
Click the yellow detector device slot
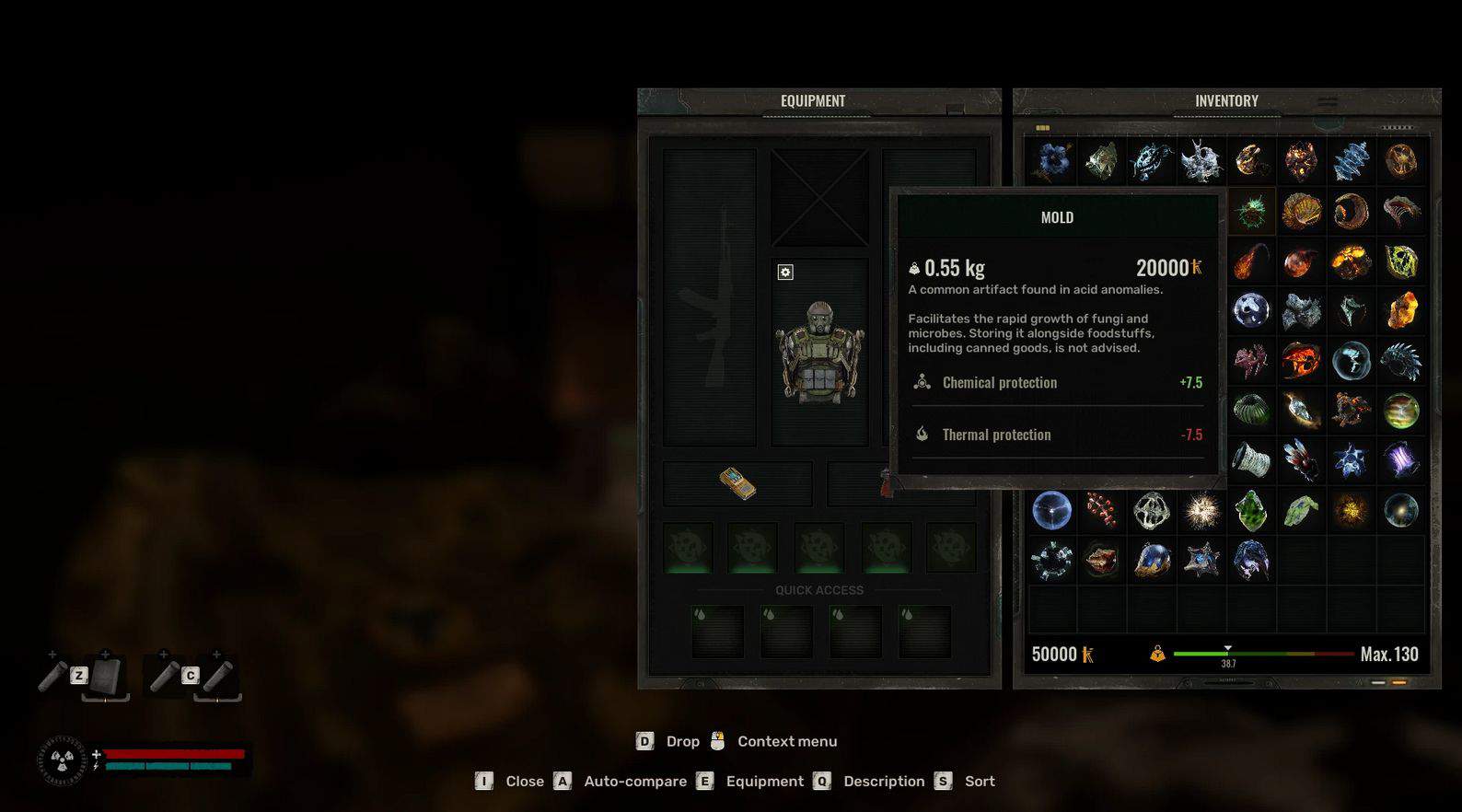click(737, 483)
